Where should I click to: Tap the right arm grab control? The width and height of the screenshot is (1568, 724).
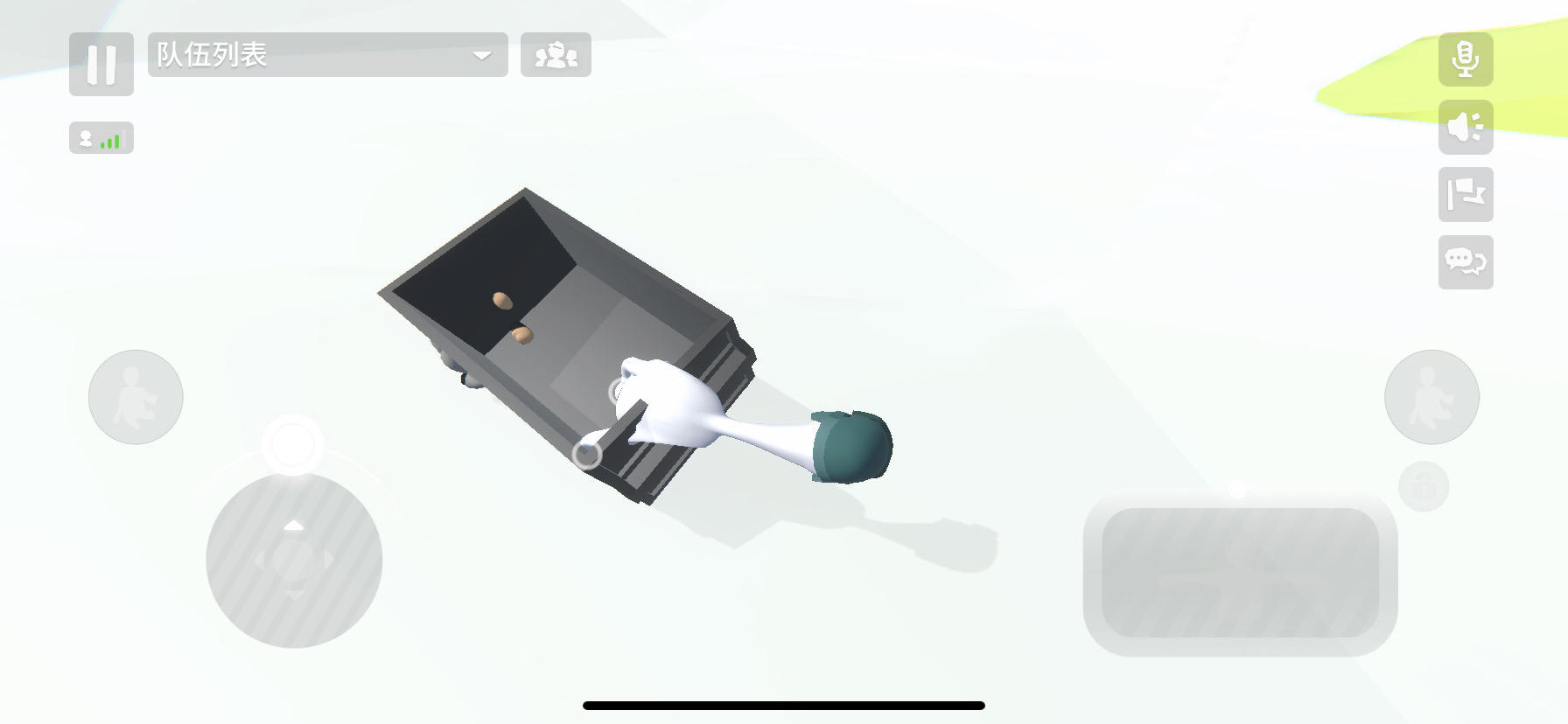tap(1432, 397)
